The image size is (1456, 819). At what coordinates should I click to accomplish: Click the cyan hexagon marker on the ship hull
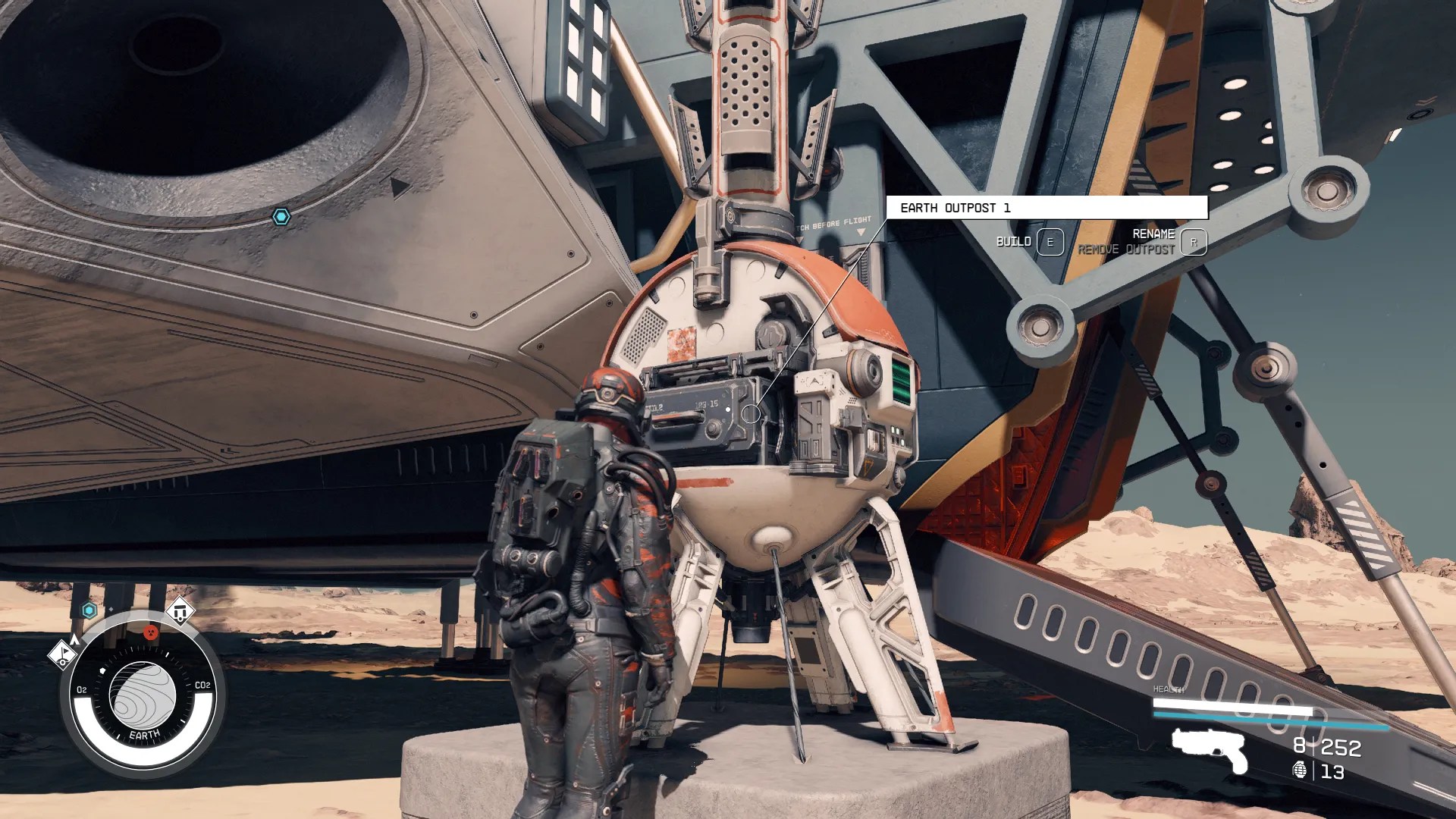pyautogui.click(x=283, y=215)
